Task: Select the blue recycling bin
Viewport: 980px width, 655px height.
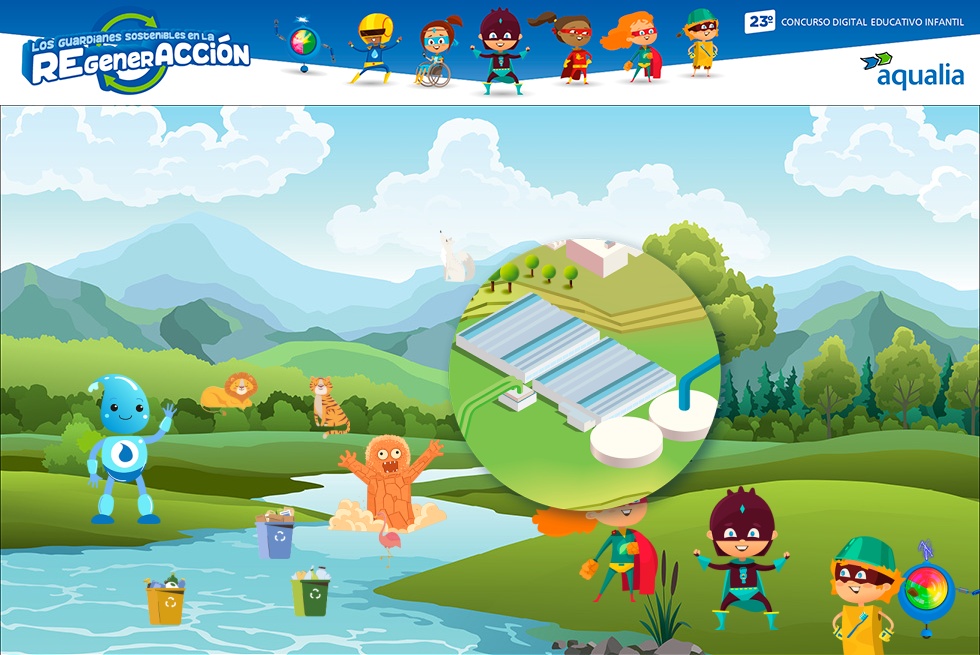Action: pos(275,535)
